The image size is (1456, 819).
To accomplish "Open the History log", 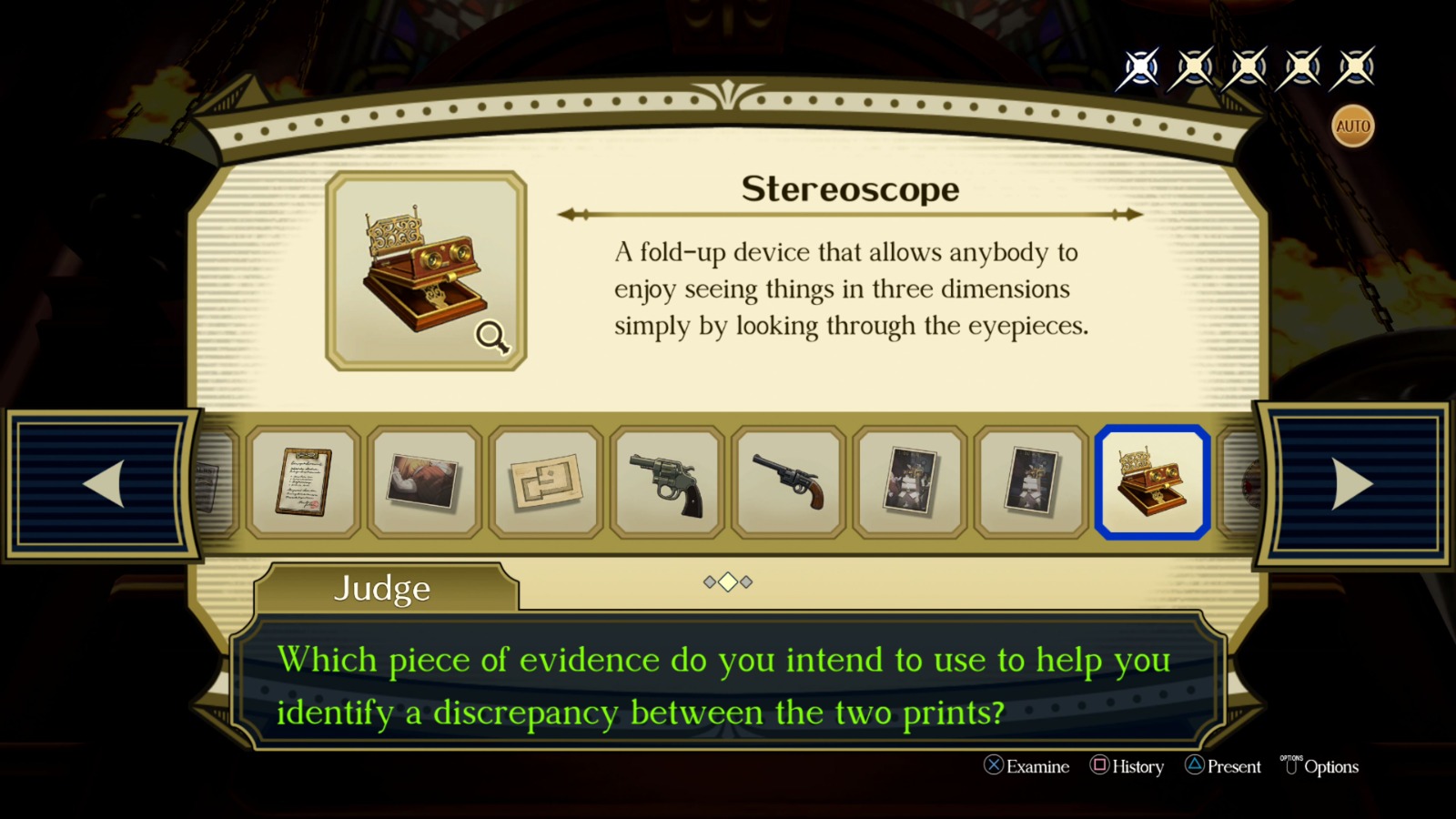I will click(x=1128, y=767).
